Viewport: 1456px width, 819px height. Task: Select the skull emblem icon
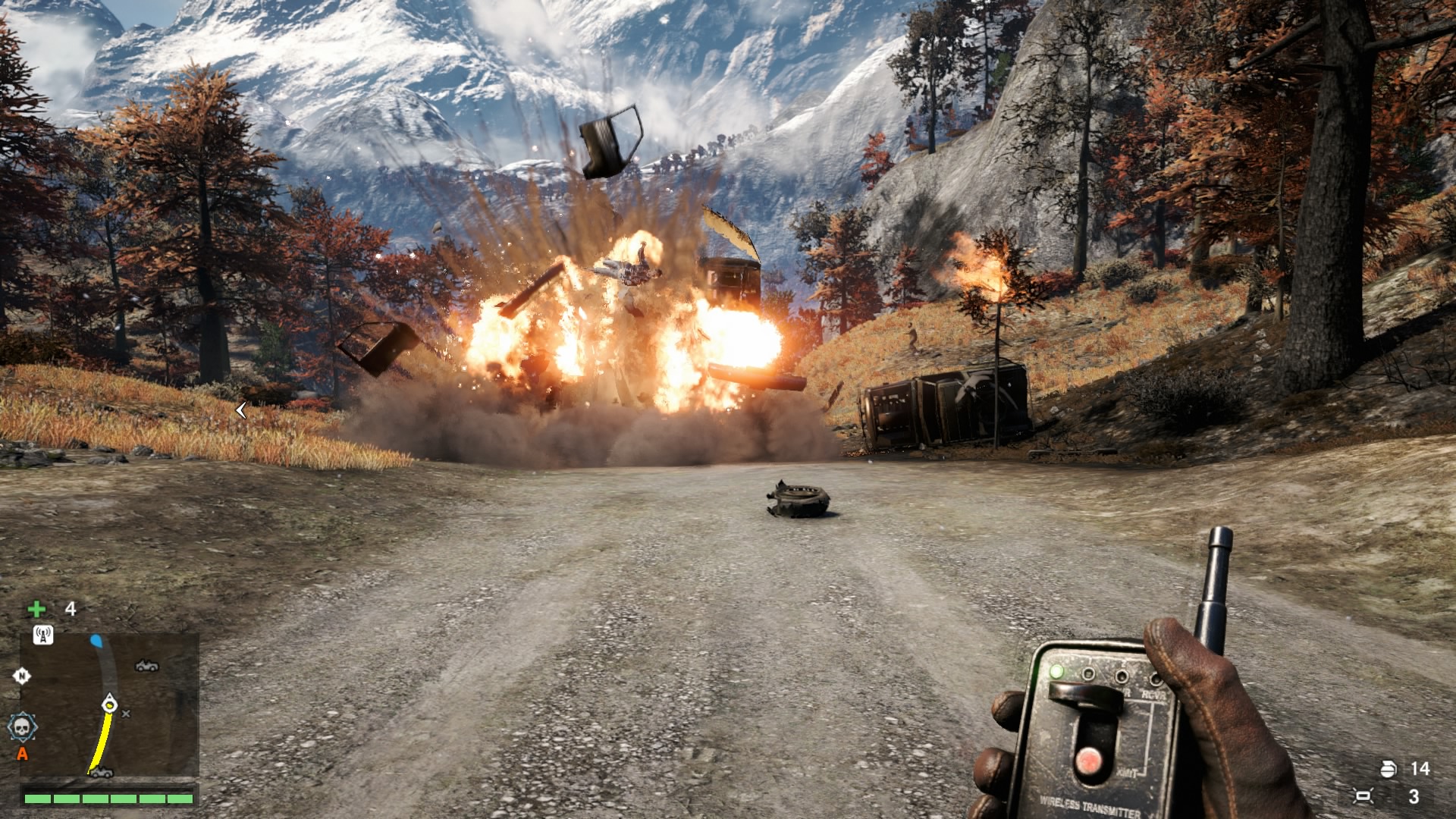pos(23,727)
